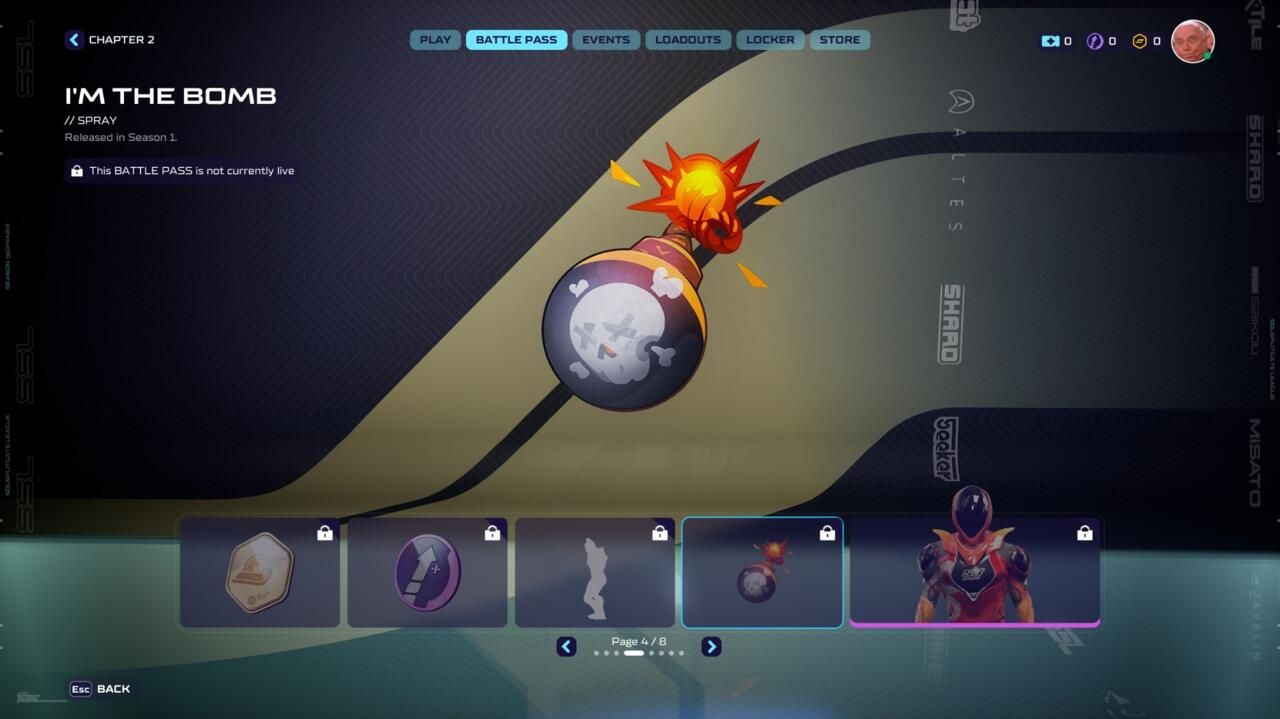Switch to the Play tab
The height and width of the screenshot is (719, 1280).
point(435,40)
